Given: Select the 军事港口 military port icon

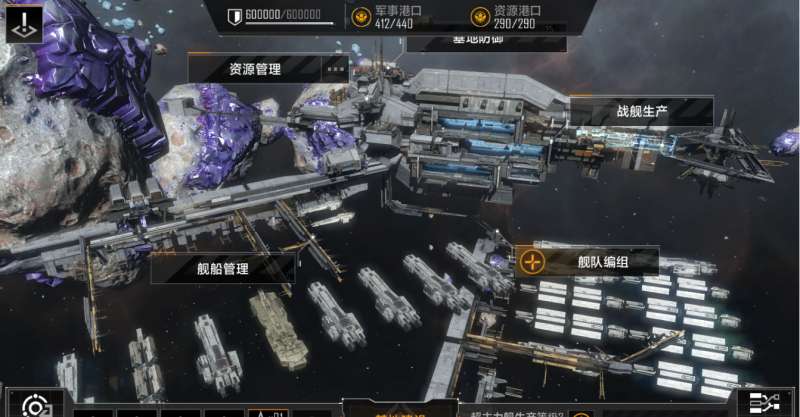Looking at the screenshot, I should [361, 17].
